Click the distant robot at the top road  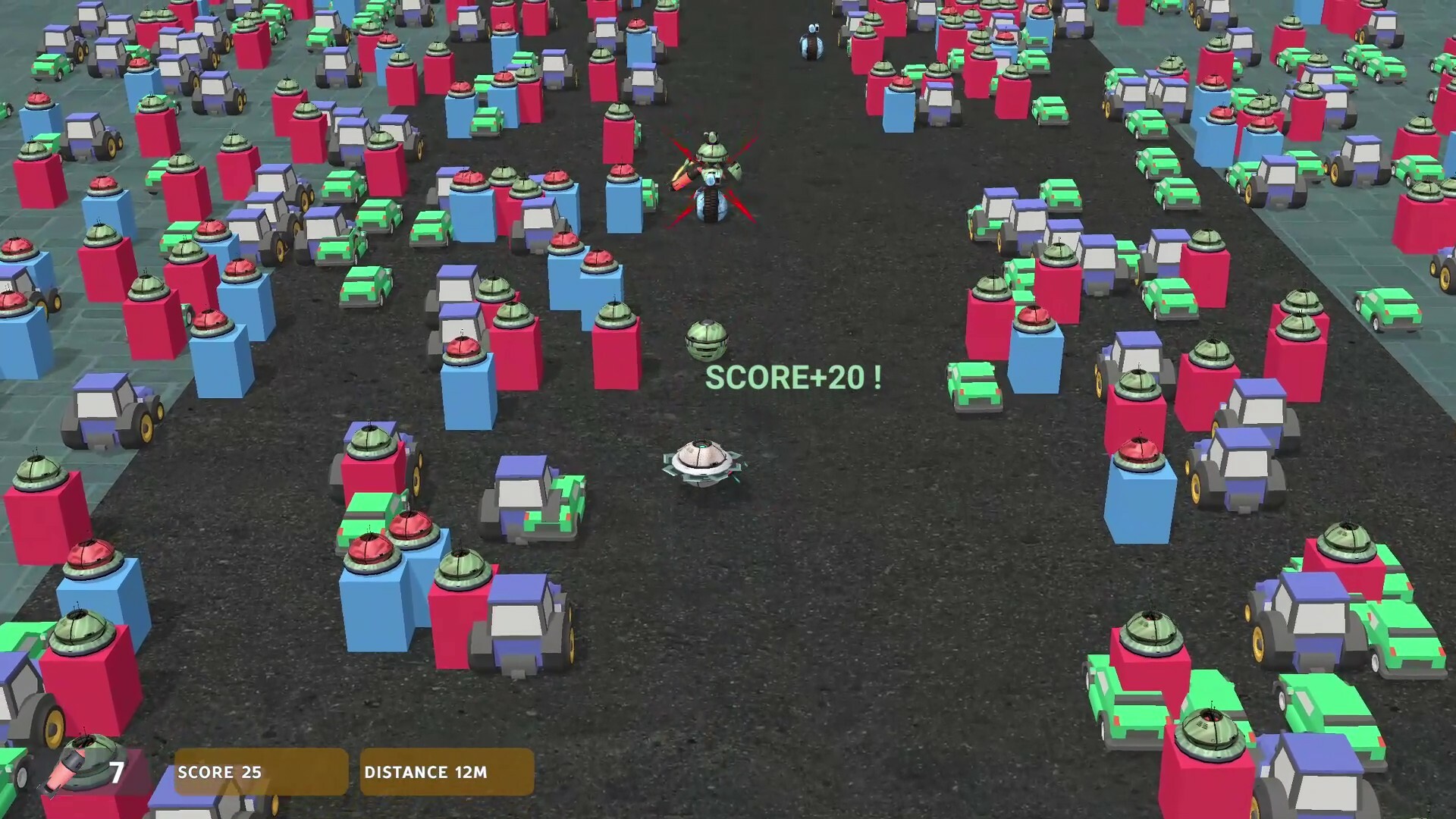(x=810, y=42)
